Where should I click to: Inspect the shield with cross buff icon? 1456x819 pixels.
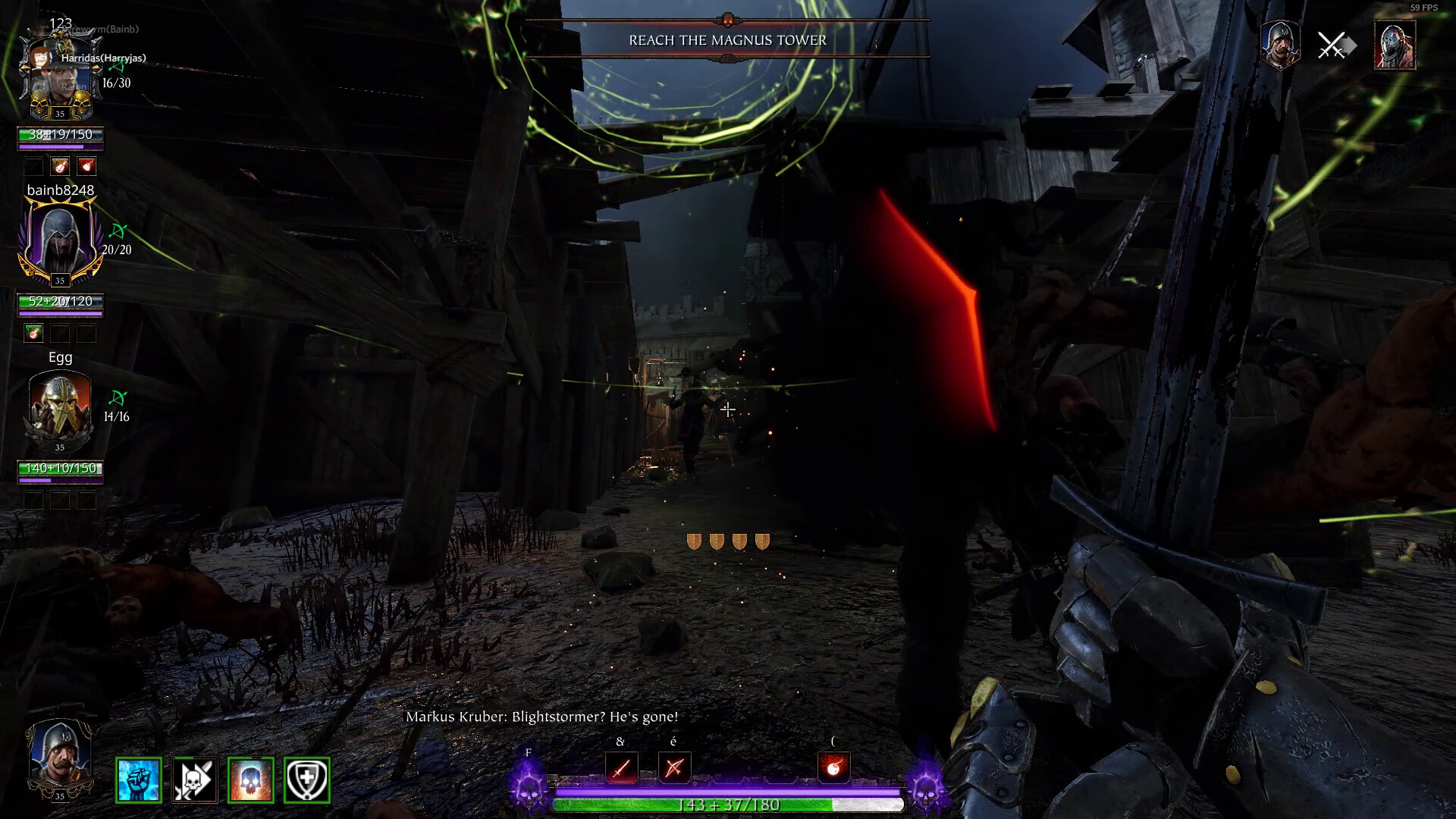307,780
